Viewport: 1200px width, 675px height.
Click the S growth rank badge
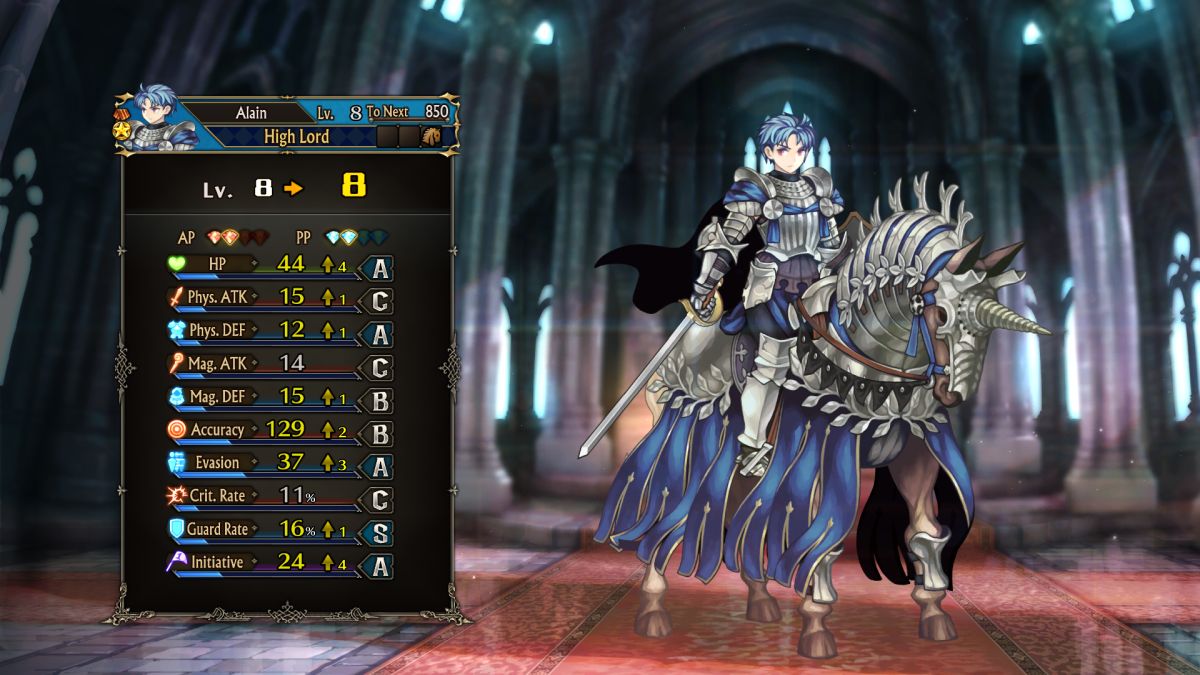click(x=379, y=533)
